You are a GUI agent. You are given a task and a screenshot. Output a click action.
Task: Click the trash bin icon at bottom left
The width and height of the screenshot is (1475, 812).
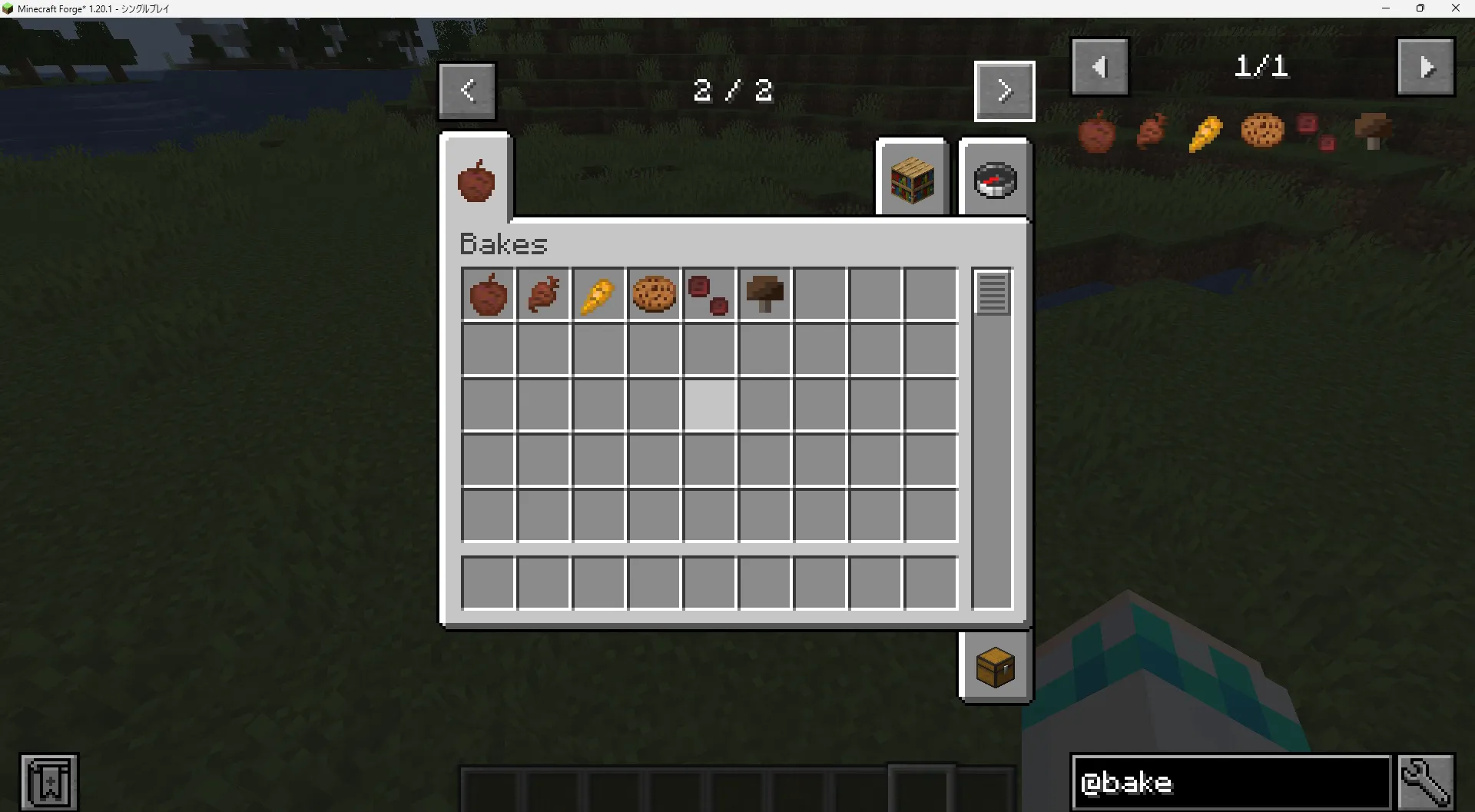(49, 781)
